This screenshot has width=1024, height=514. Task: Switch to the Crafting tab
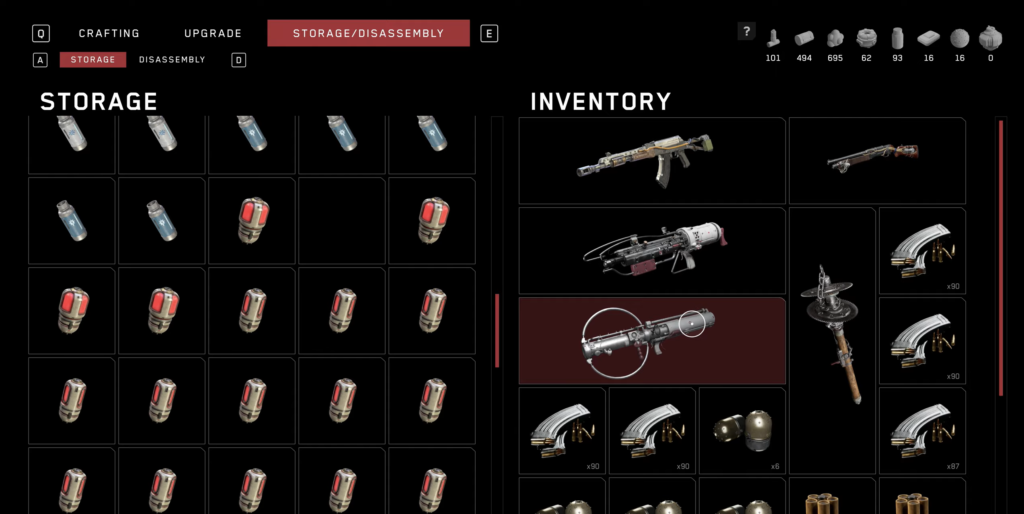click(109, 33)
